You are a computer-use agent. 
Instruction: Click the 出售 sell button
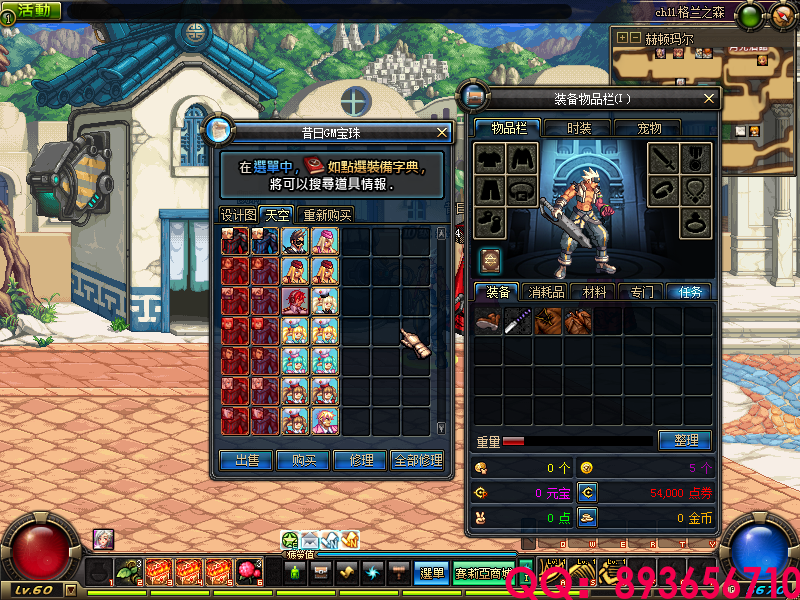tap(246, 460)
